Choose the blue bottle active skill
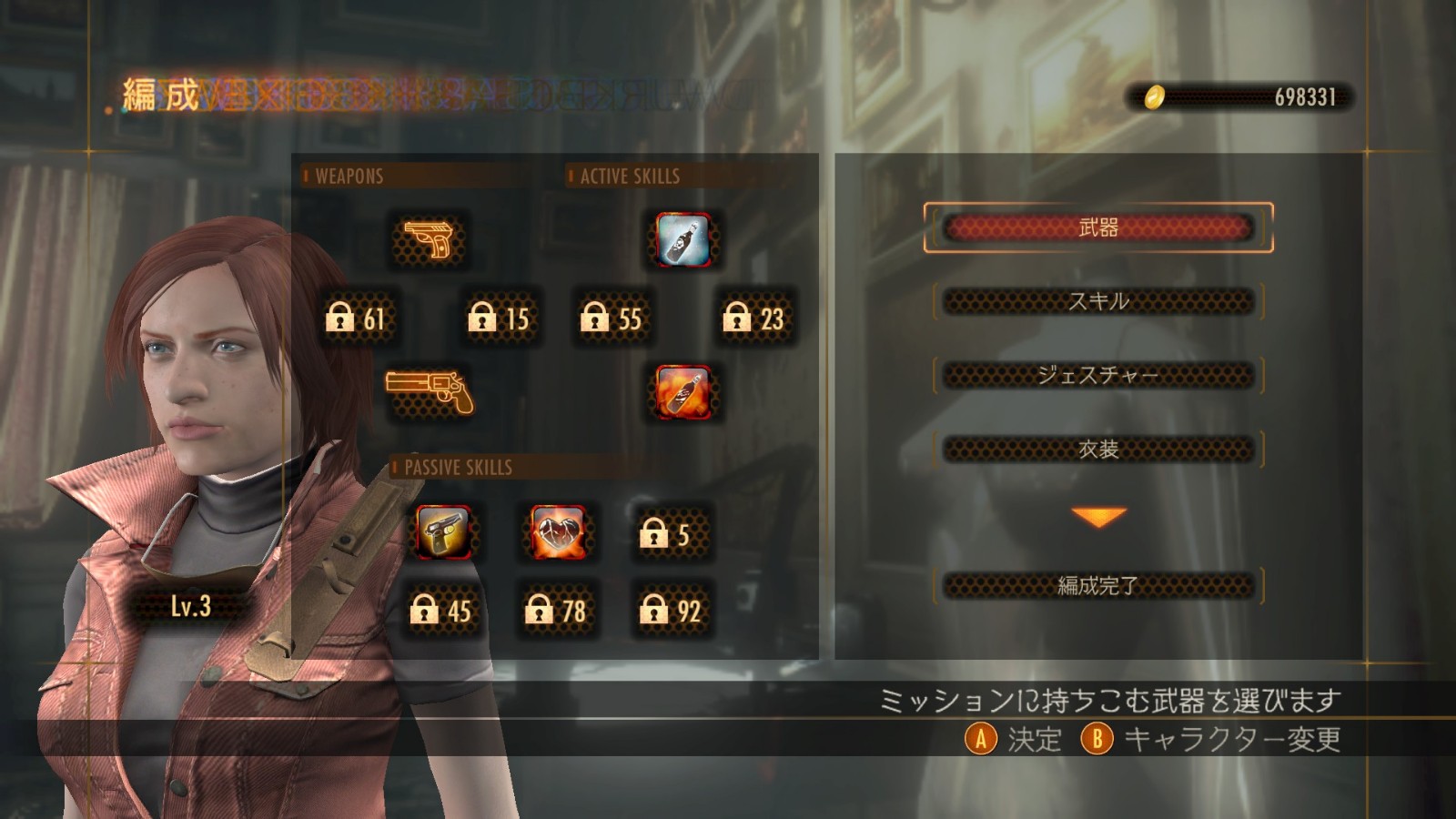This screenshot has width=1456, height=819. pos(683,240)
